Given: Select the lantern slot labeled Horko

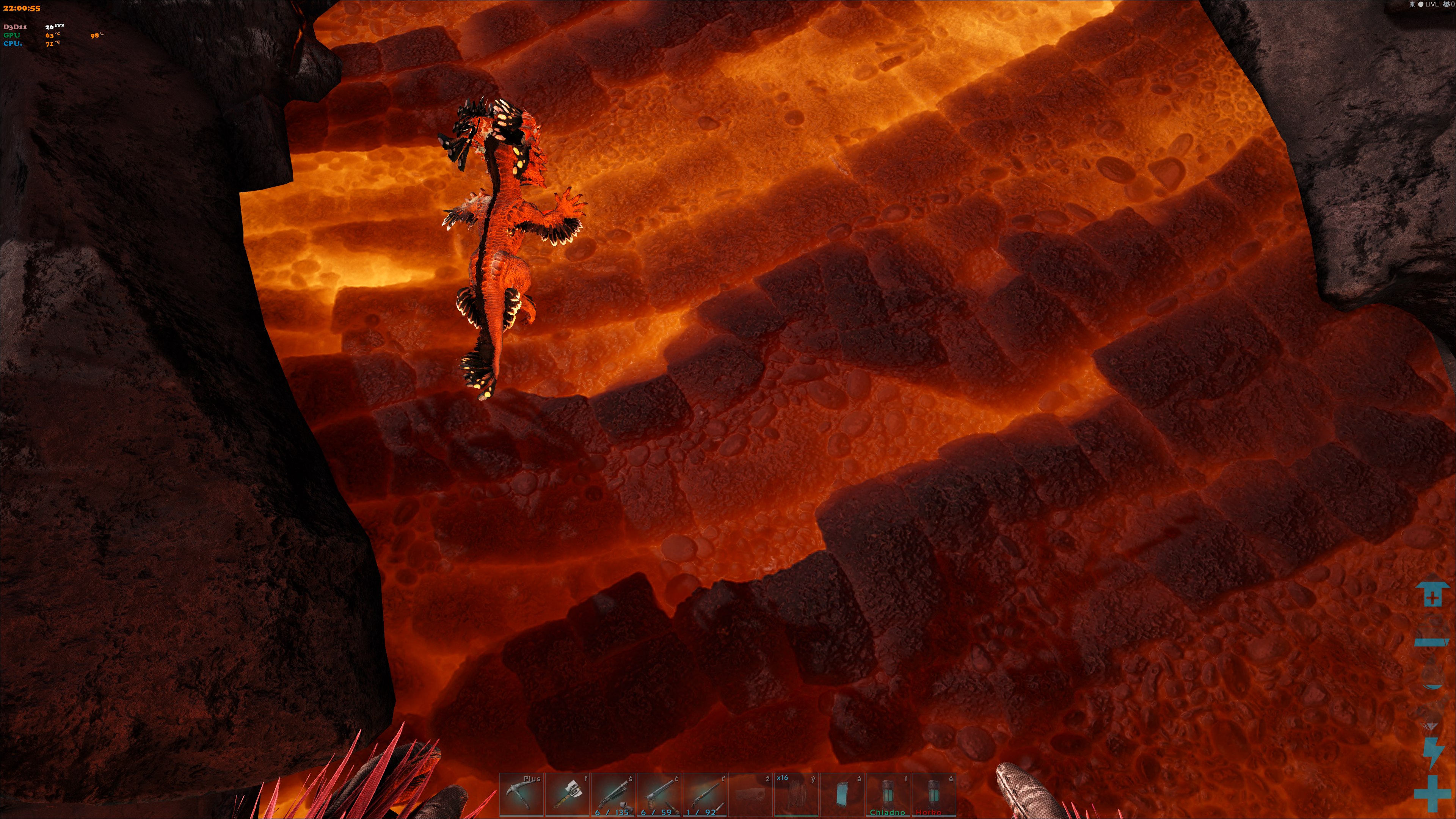Looking at the screenshot, I should tap(933, 794).
